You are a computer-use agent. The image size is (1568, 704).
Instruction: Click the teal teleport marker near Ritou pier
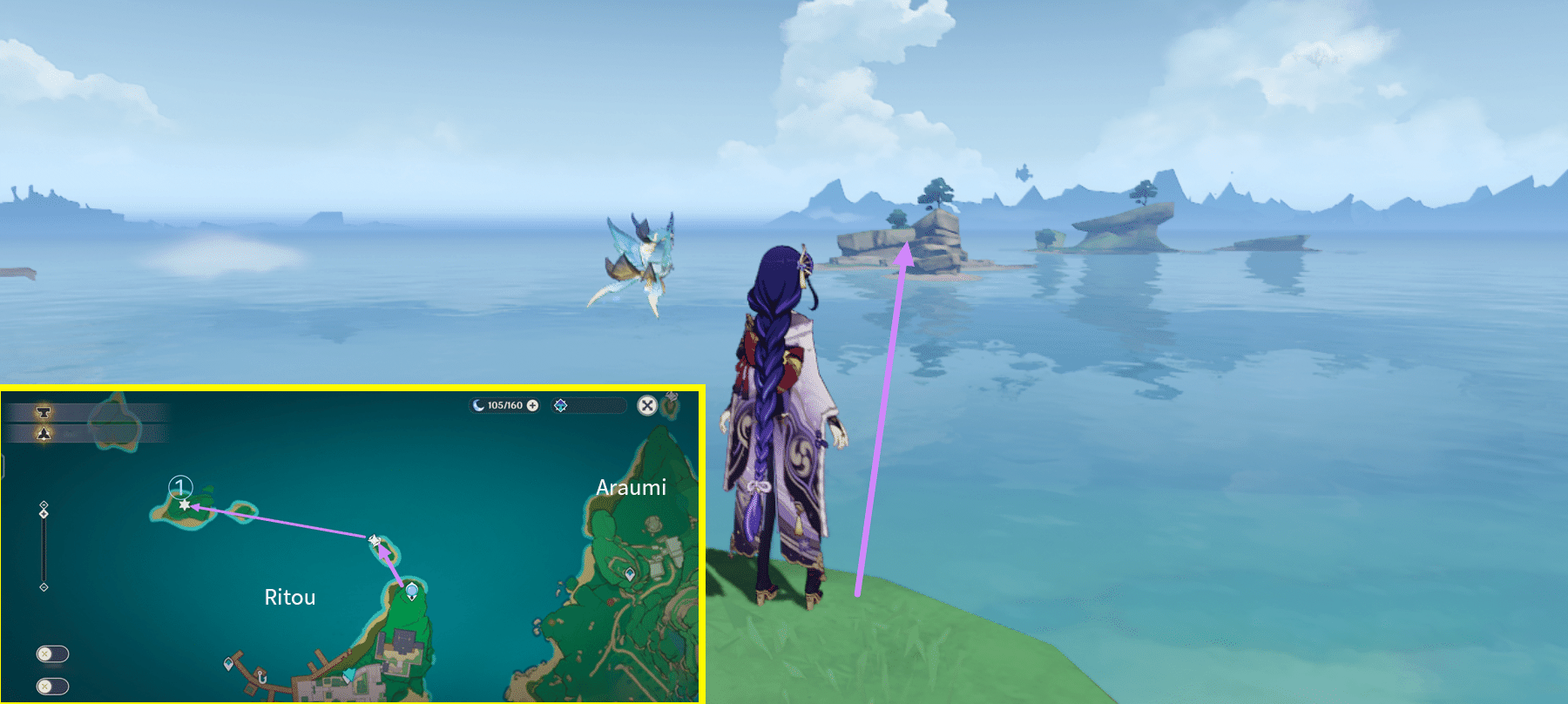[348, 675]
